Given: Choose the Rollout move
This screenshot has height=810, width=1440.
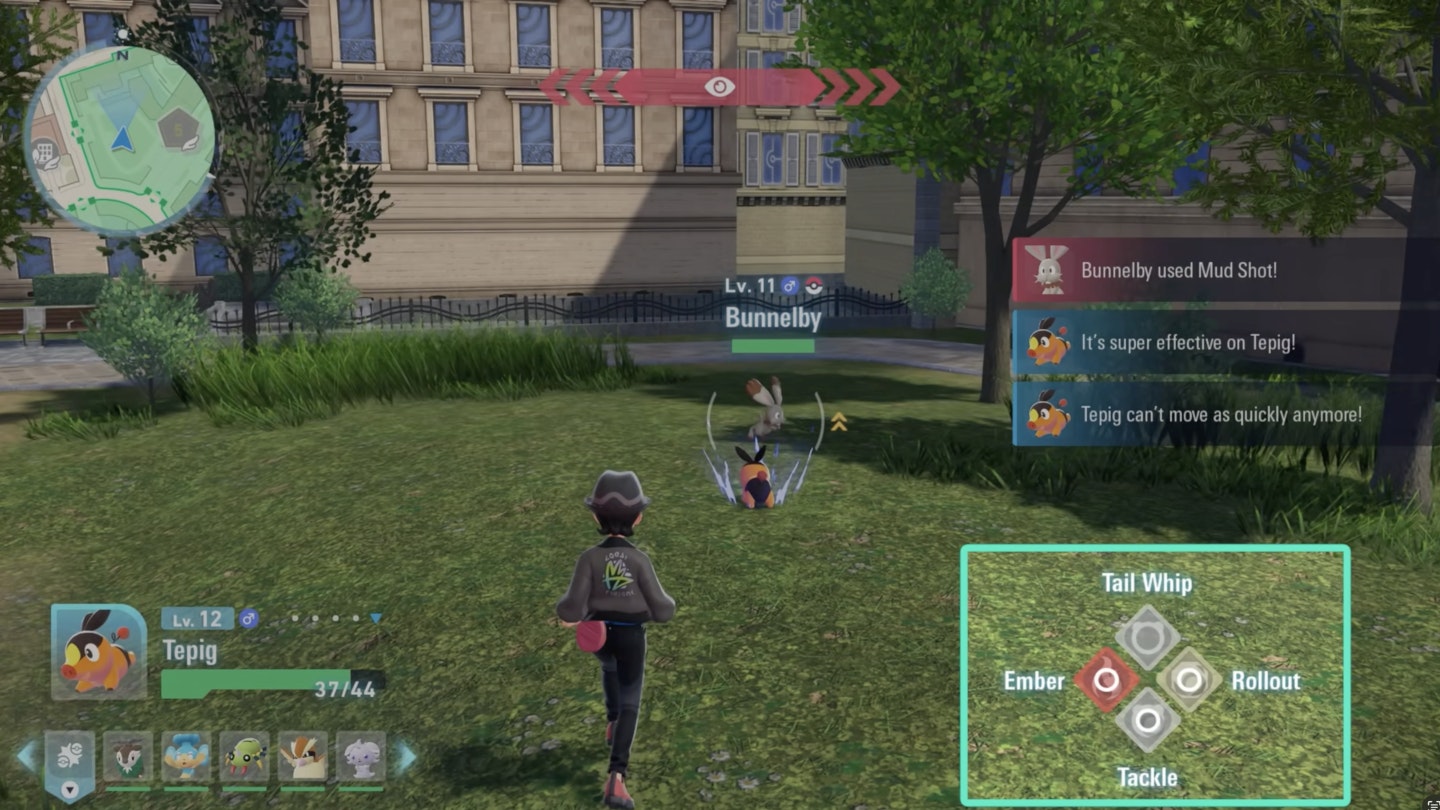Looking at the screenshot, I should [1189, 680].
